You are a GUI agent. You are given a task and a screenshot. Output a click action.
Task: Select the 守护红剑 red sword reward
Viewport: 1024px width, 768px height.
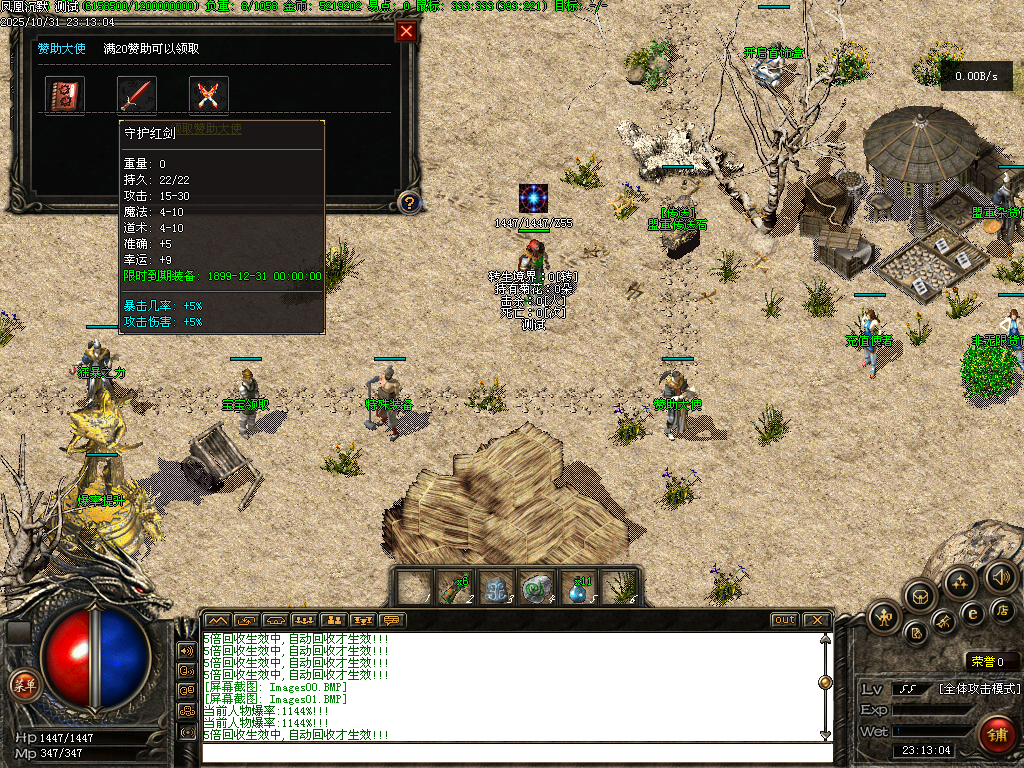(x=137, y=95)
